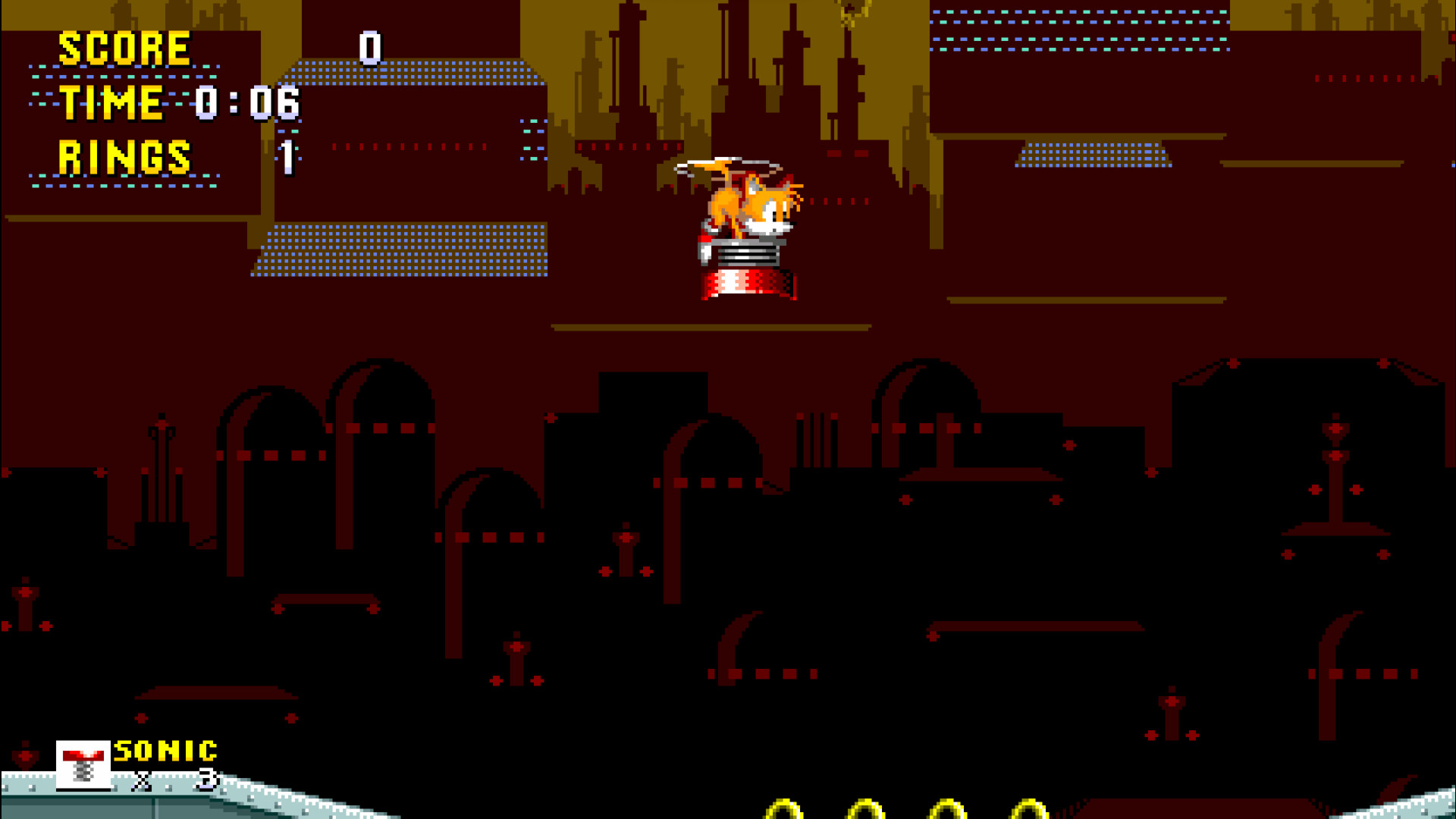
Task: Click the SONIC name text at bottom left
Action: [165, 752]
